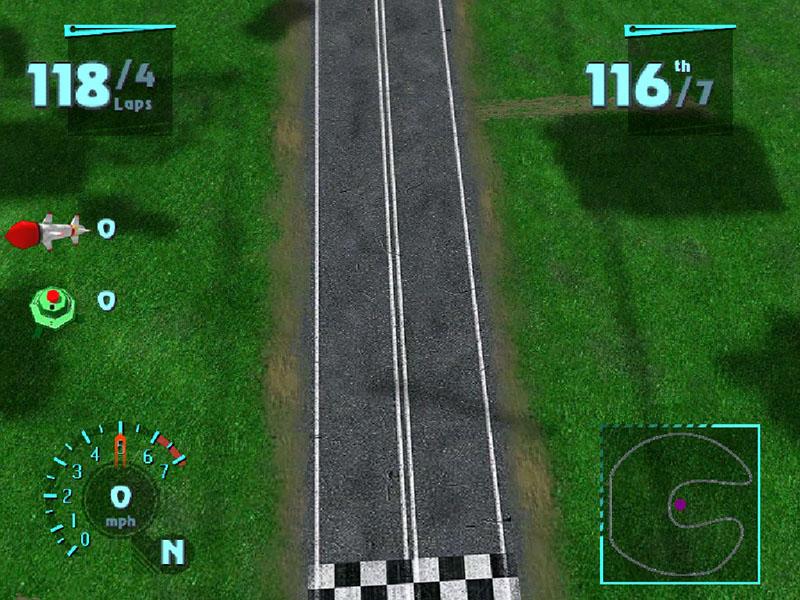Click the N gear indicator
Viewport: 800px width, 600px height.
point(172,551)
